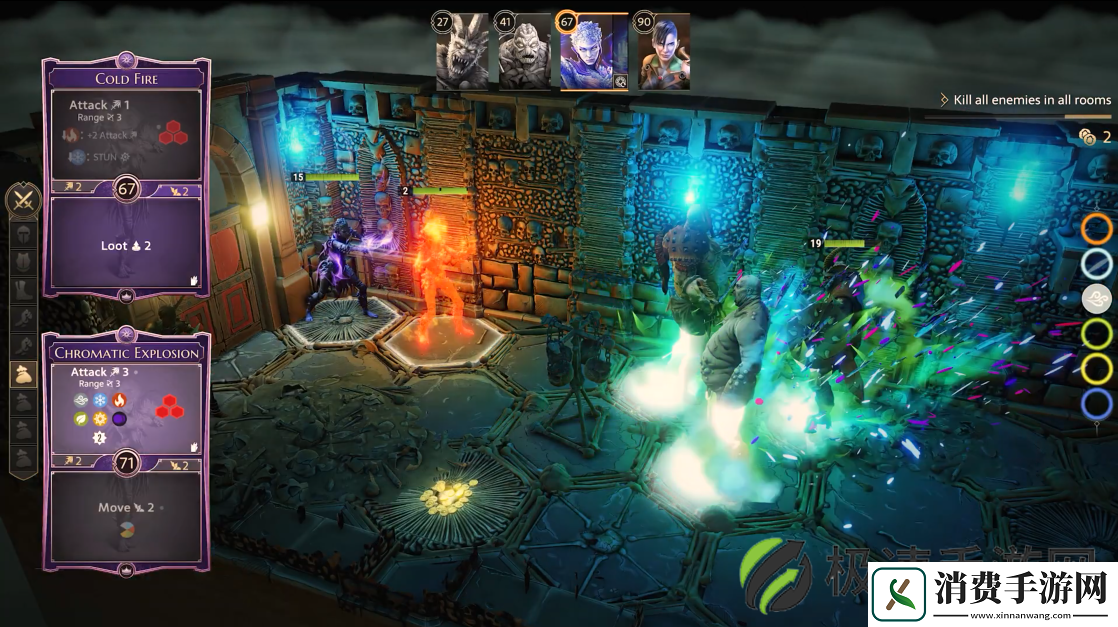The height and width of the screenshot is (627, 1118).
Task: Select the highlighted bag item slot
Action: coord(22,373)
